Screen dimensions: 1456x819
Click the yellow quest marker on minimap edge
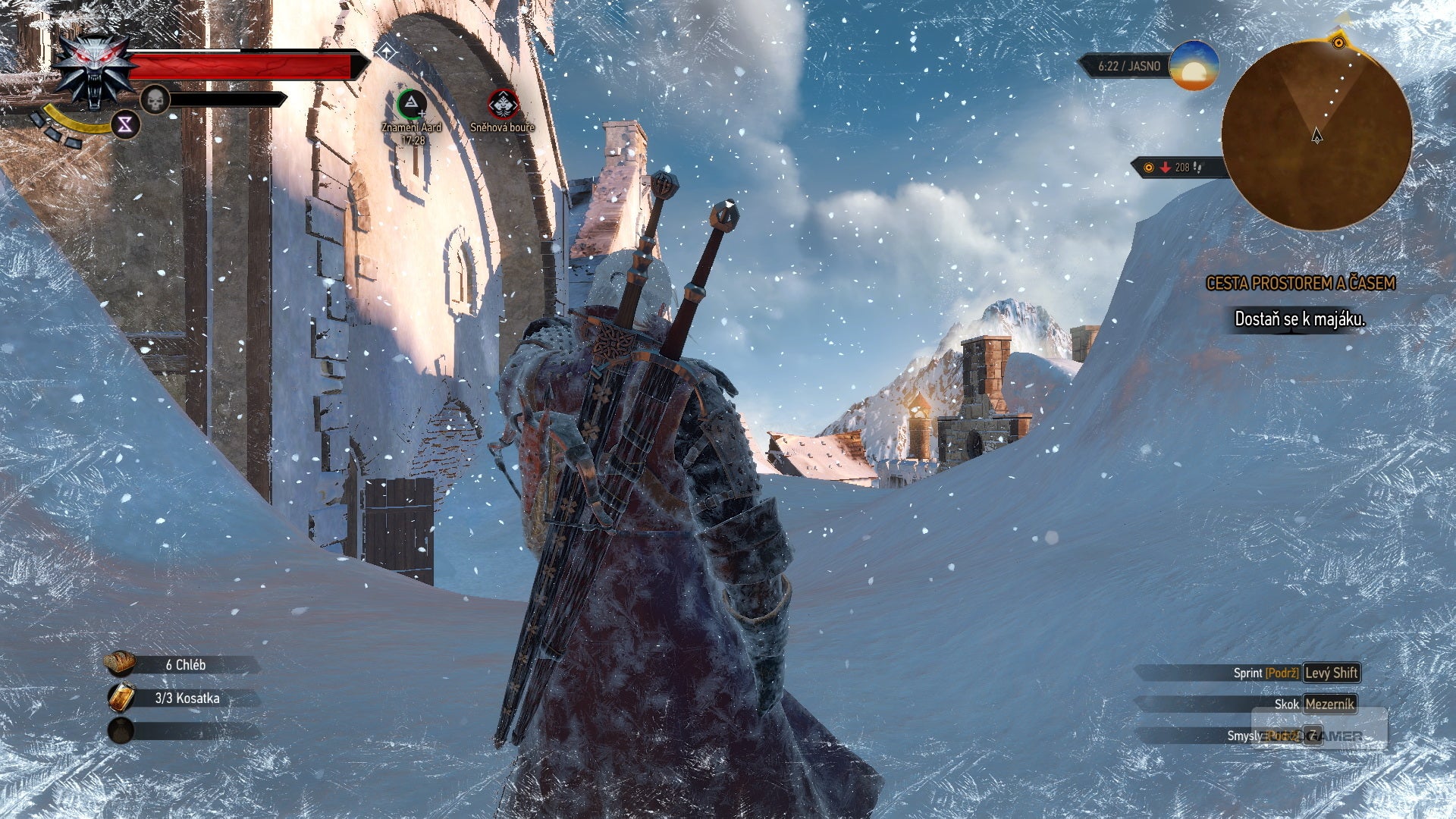pos(1338,42)
